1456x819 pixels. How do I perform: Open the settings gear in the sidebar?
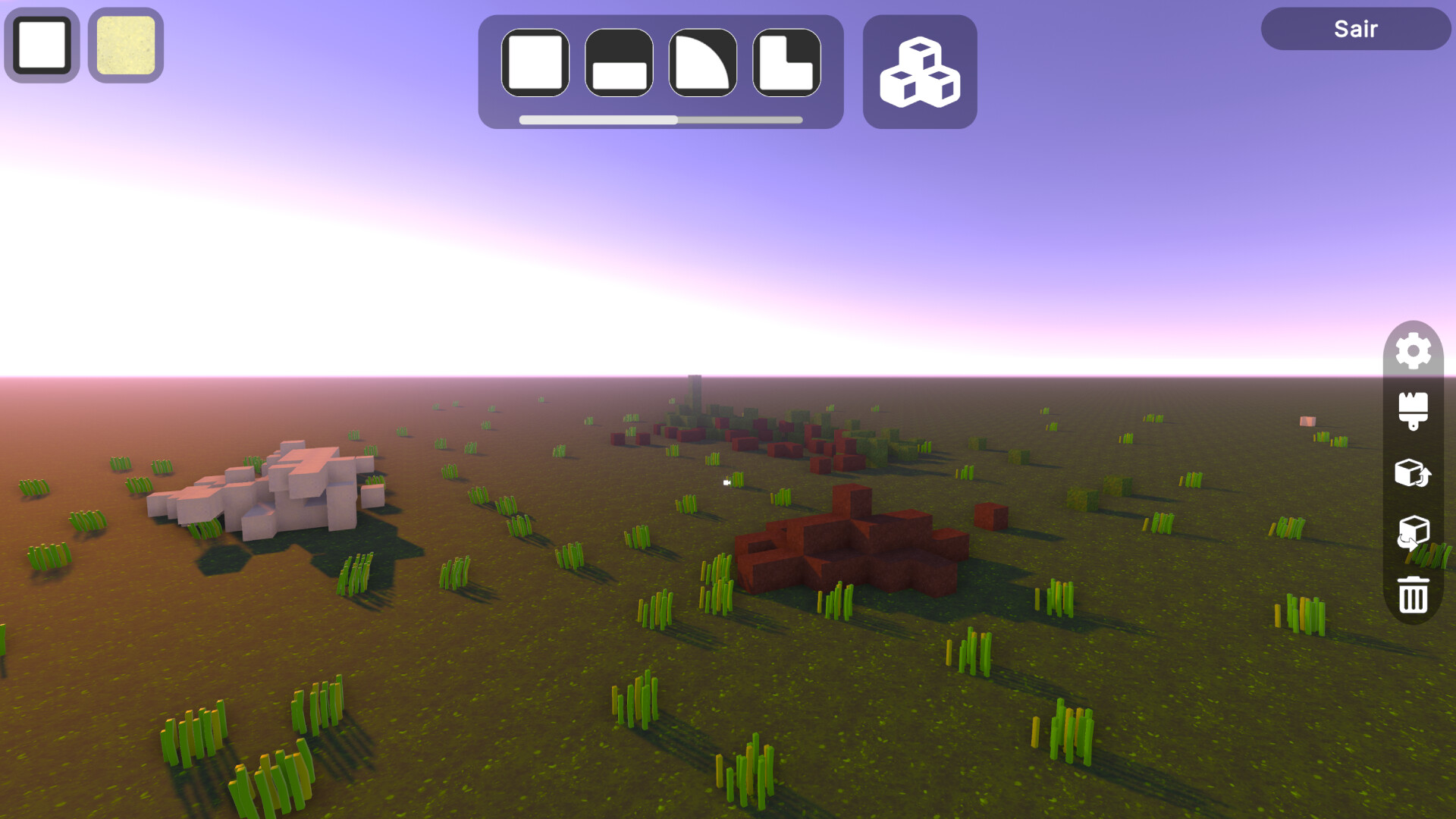1412,351
